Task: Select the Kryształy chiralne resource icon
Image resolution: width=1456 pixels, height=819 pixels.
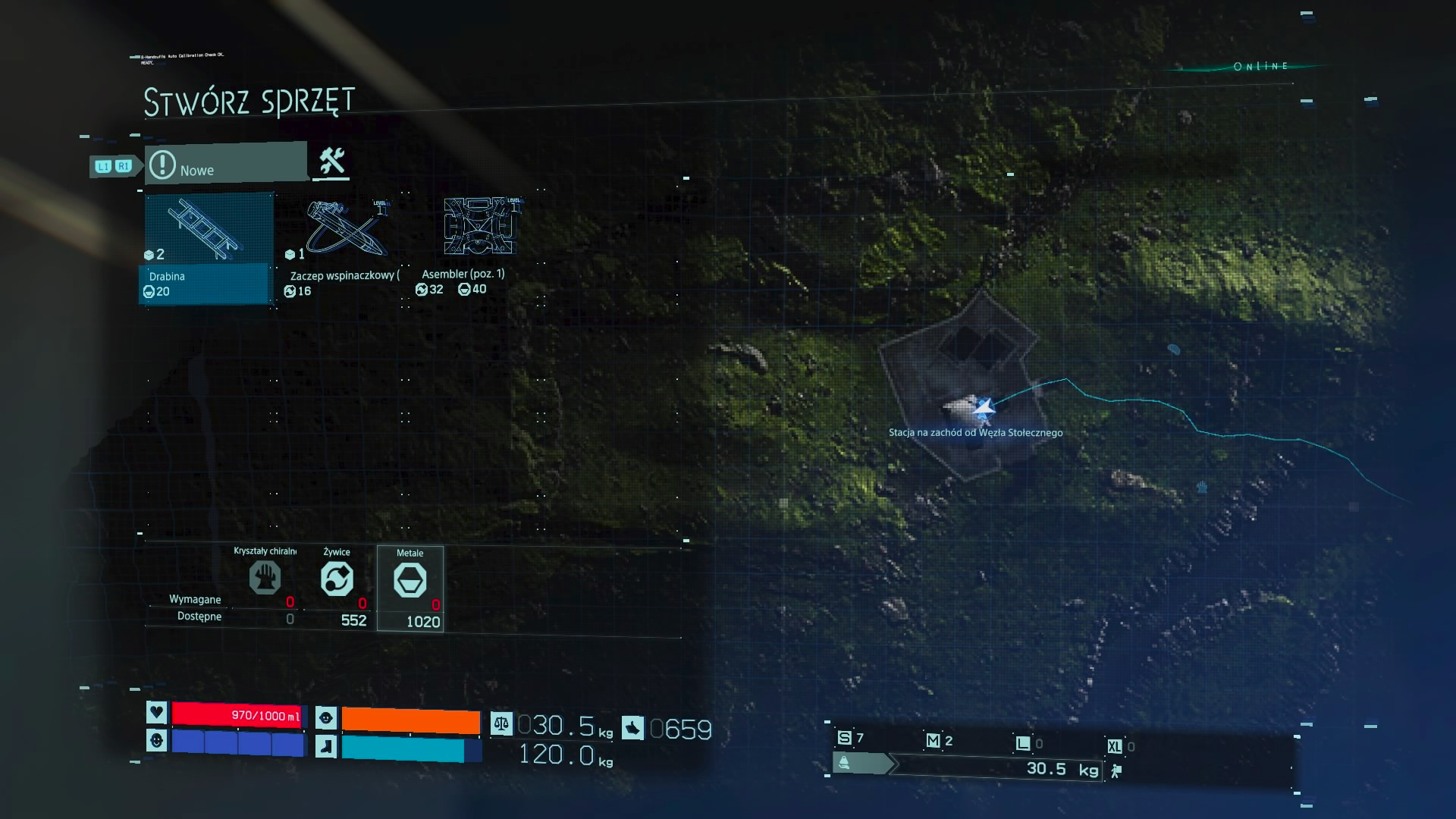Action: pos(265,578)
